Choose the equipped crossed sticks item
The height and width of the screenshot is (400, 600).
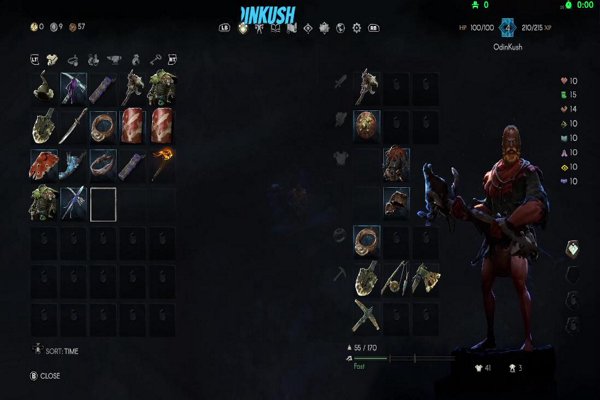[367, 315]
